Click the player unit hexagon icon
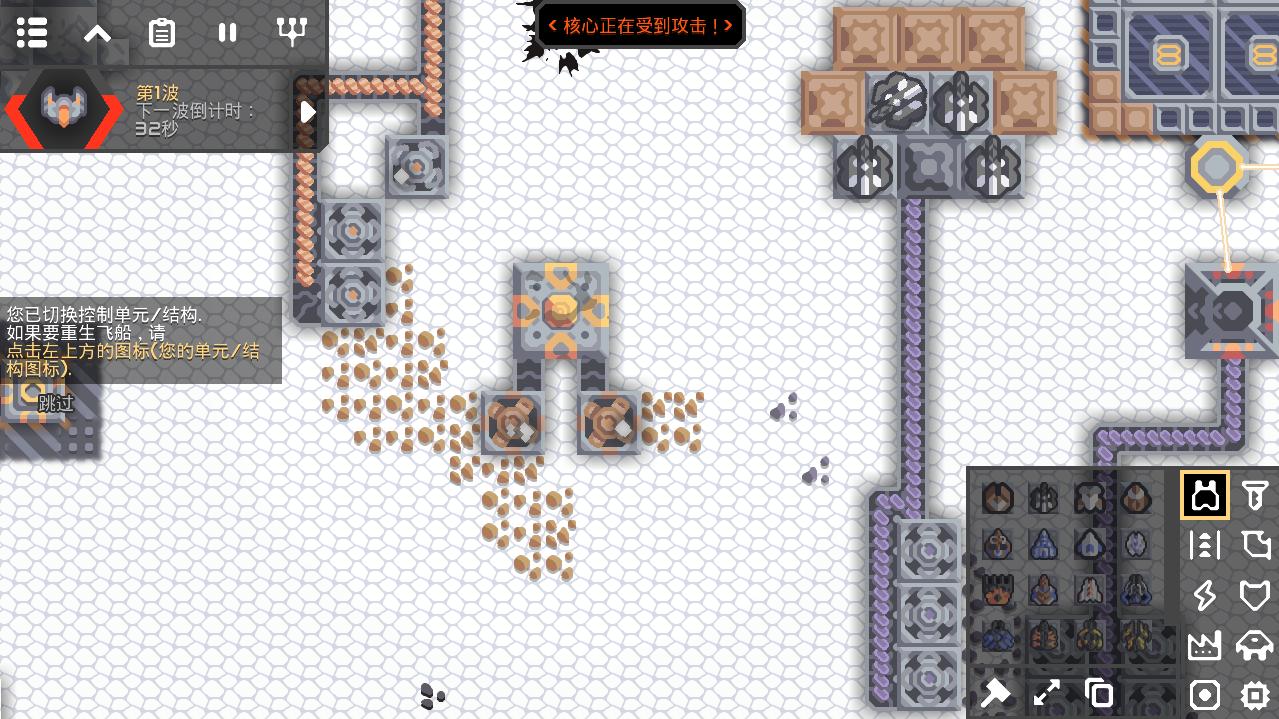 (62, 111)
